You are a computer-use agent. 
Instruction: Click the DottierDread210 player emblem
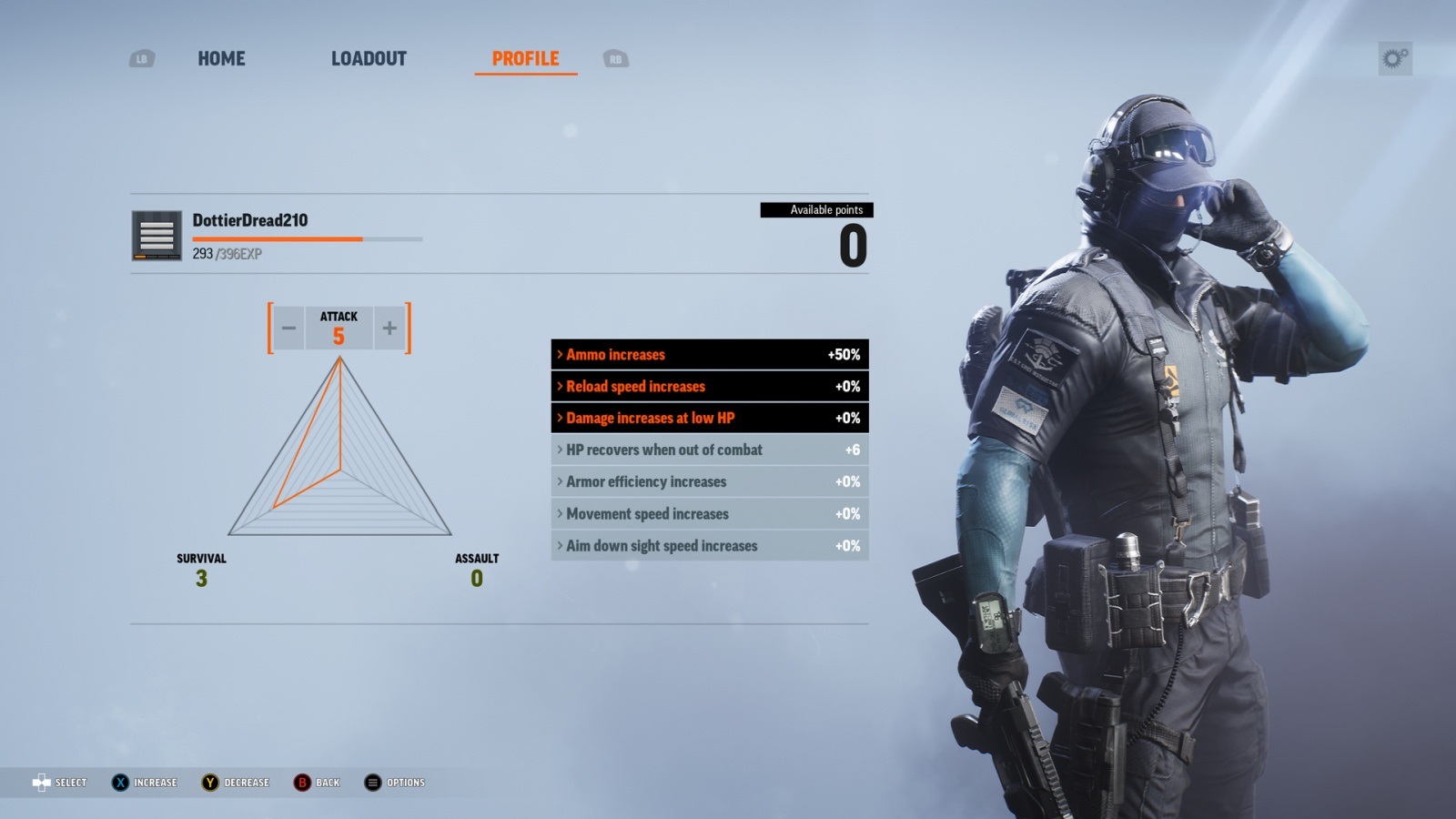coord(157,236)
